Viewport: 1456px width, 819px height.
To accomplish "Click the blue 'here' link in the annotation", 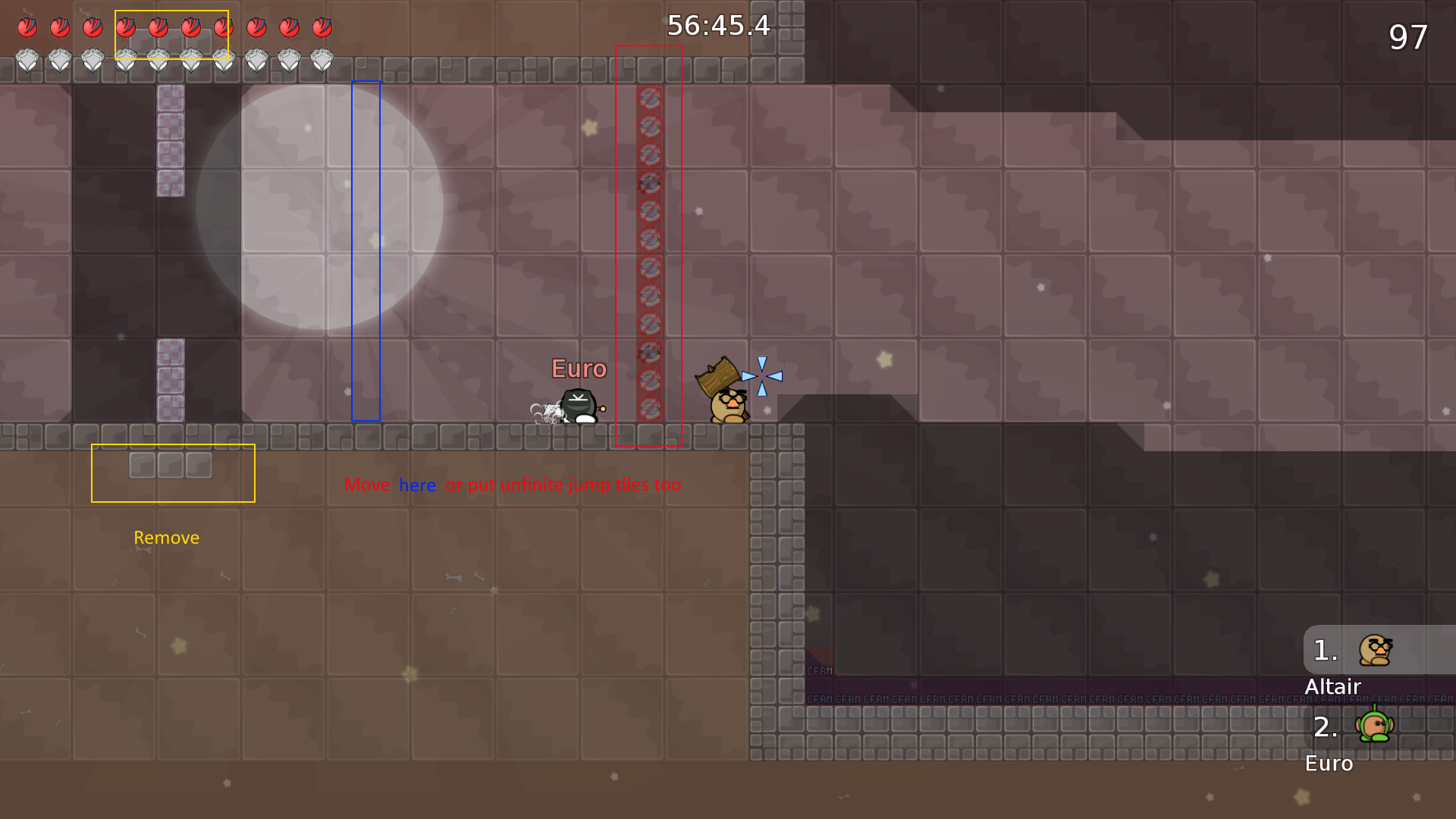I will click(x=416, y=485).
